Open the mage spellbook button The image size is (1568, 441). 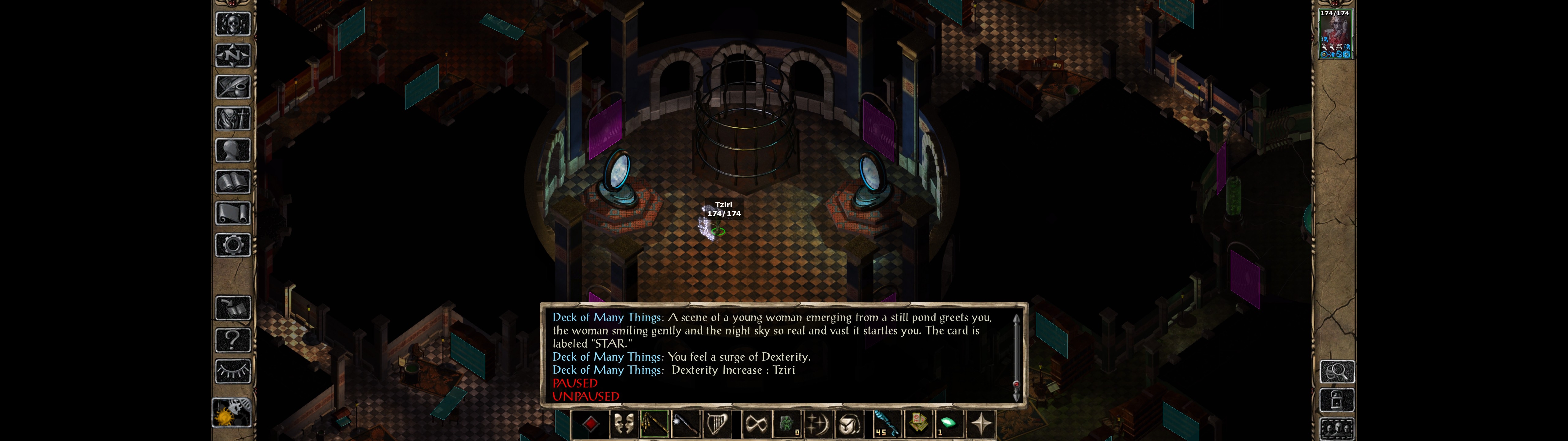coord(233,182)
